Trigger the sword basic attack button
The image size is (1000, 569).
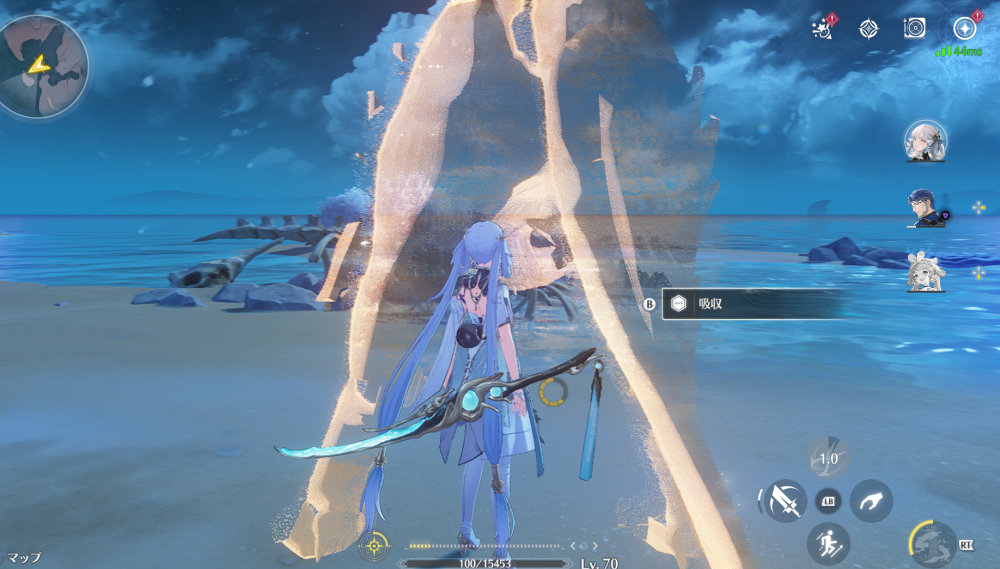[784, 500]
